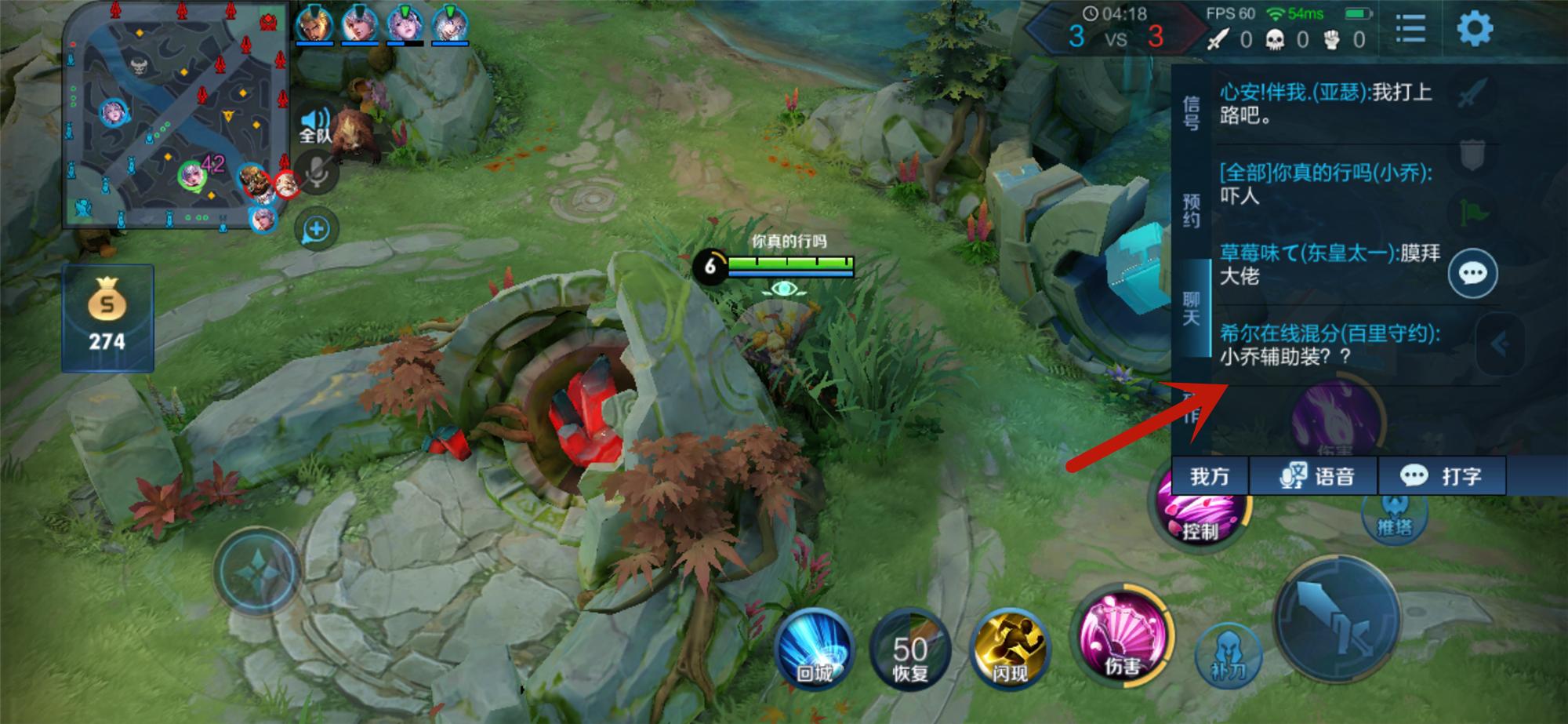Hit the sword basic attack button

pyautogui.click(x=1335, y=620)
